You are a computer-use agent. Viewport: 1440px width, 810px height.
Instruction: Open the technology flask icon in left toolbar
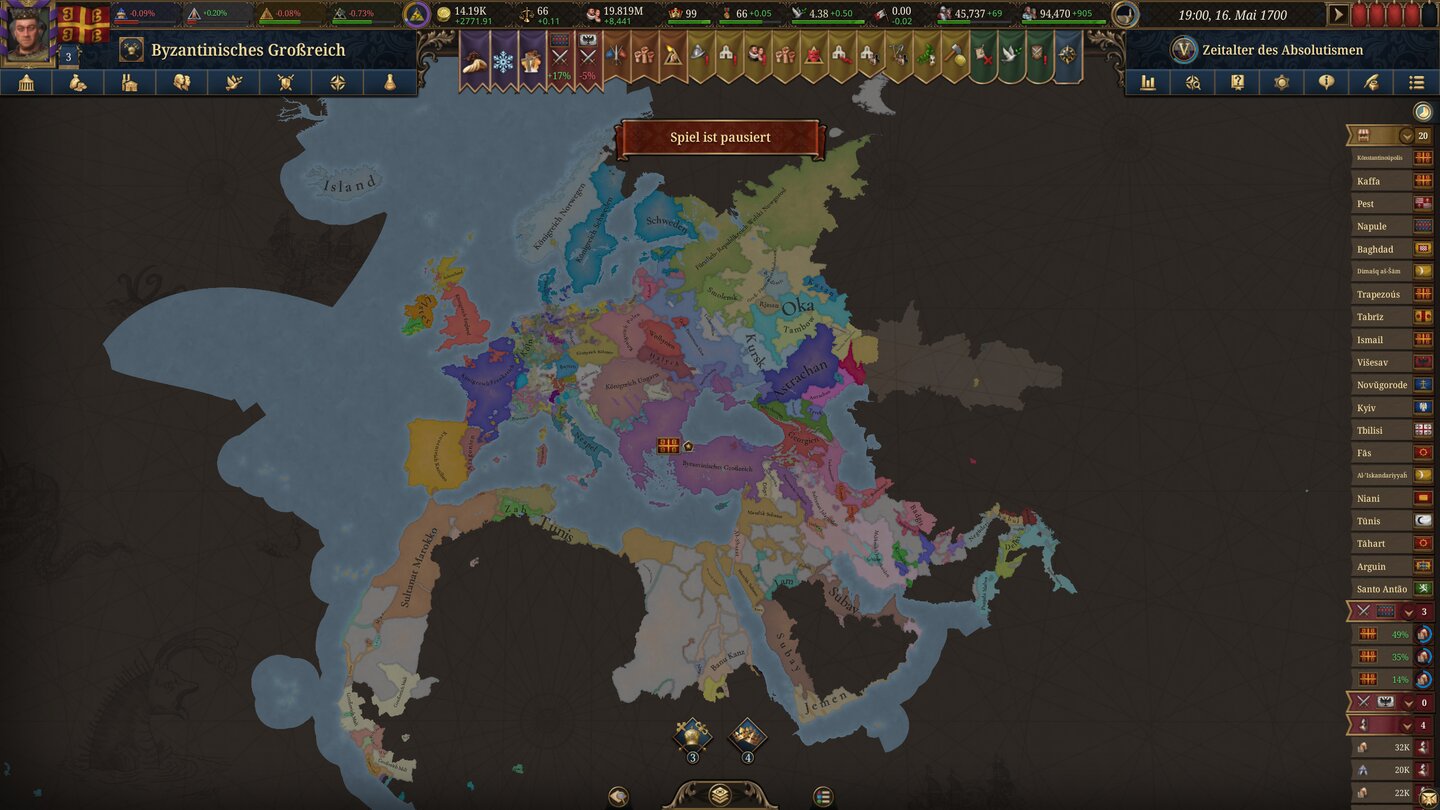pyautogui.click(x=390, y=82)
